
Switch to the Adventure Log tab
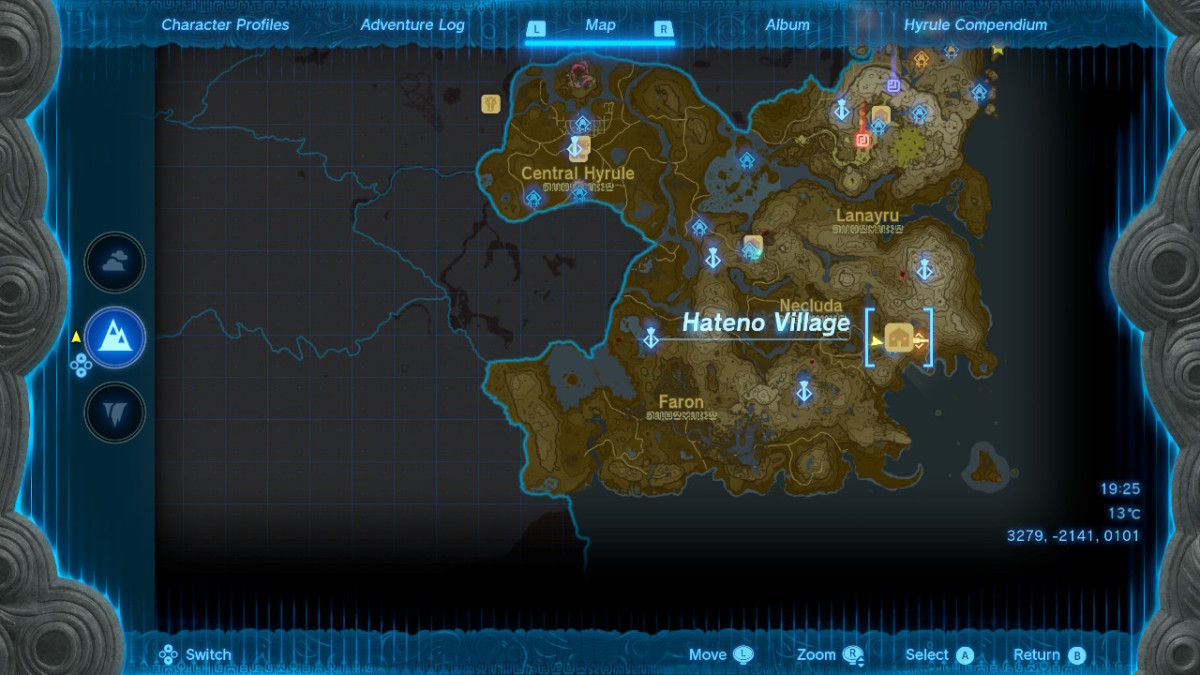[x=411, y=25]
